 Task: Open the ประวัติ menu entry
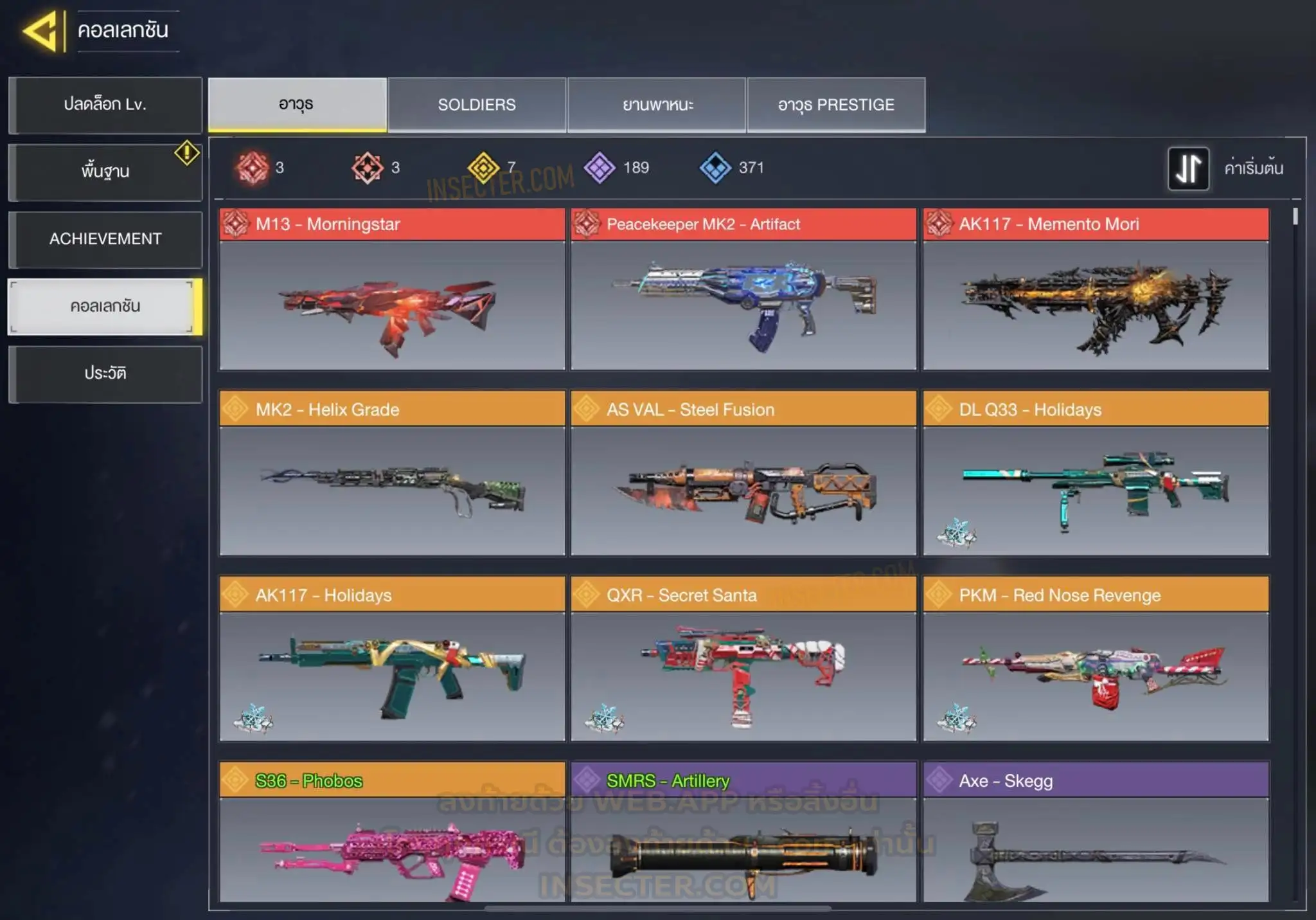105,374
